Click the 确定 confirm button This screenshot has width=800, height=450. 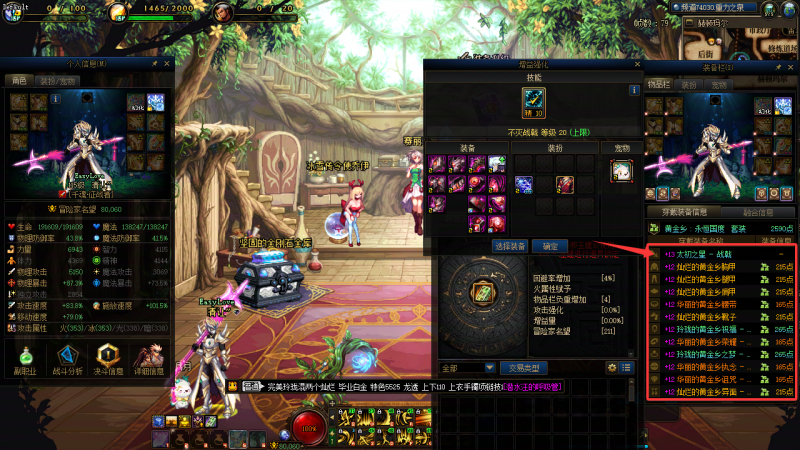coord(550,245)
